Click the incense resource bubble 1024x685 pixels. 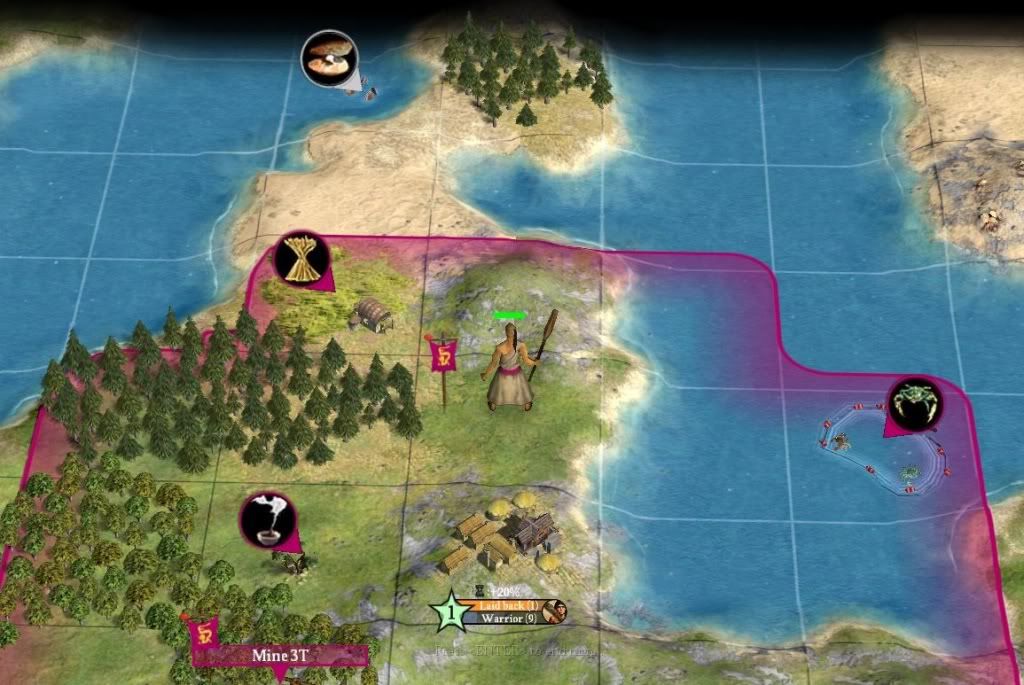266,520
